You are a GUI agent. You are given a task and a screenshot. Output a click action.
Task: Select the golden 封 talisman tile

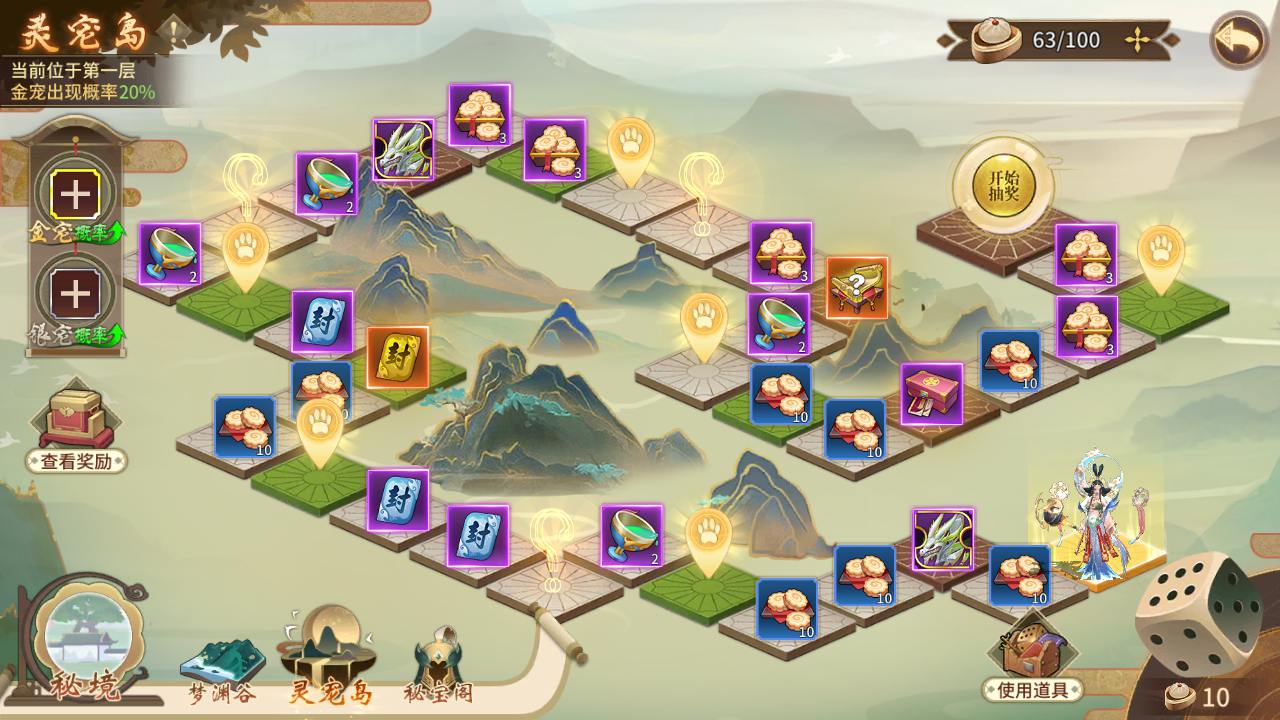tap(397, 357)
